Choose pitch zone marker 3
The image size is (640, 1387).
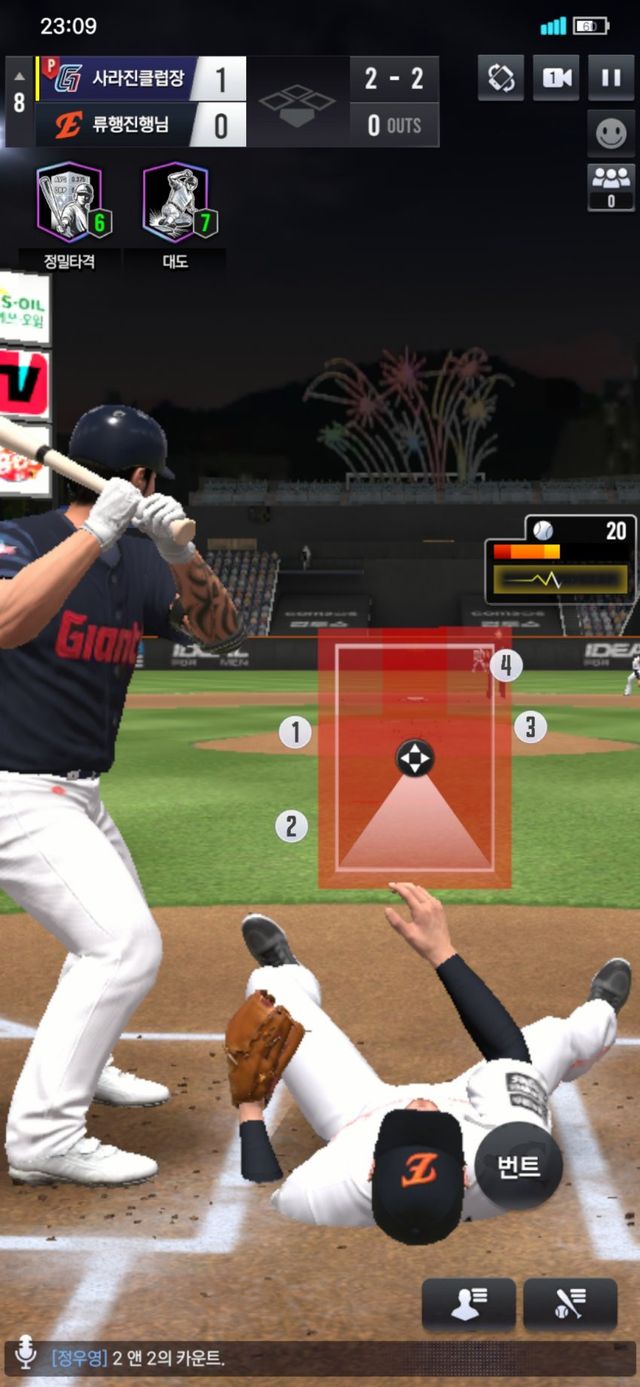[x=530, y=727]
